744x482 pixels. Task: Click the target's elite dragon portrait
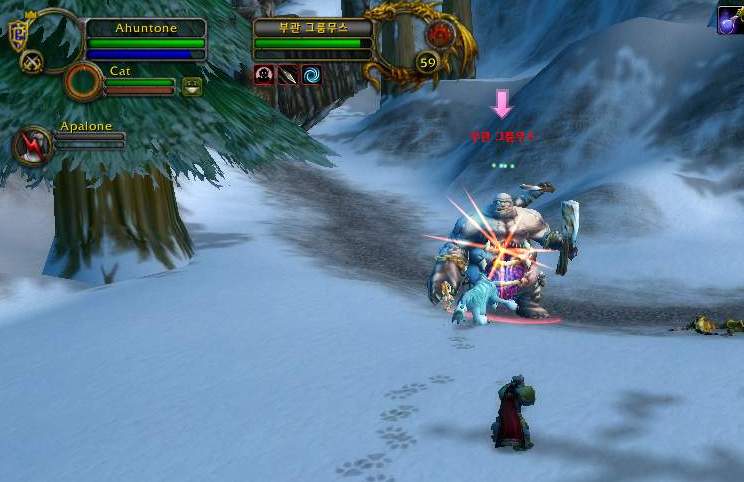coord(438,34)
